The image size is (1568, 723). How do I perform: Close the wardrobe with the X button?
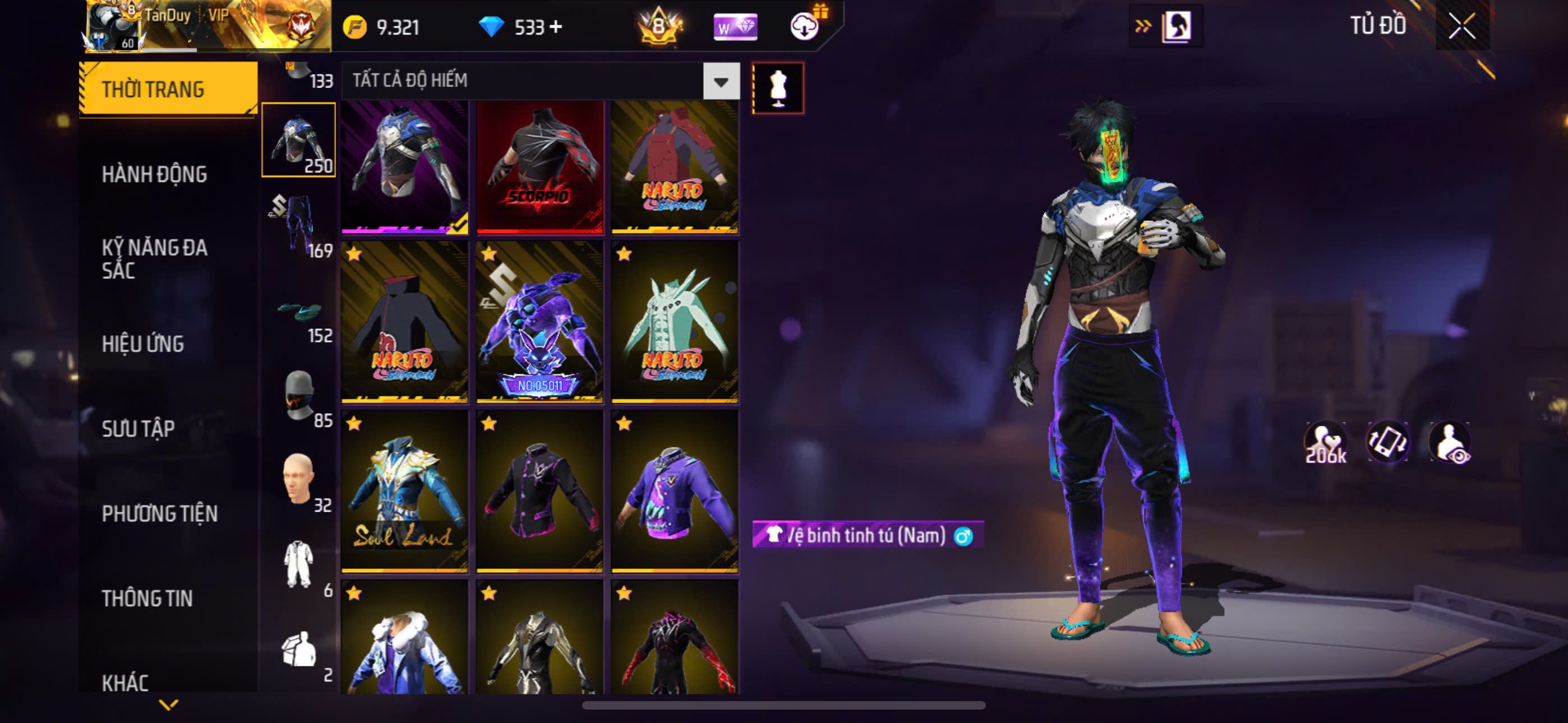click(1461, 26)
